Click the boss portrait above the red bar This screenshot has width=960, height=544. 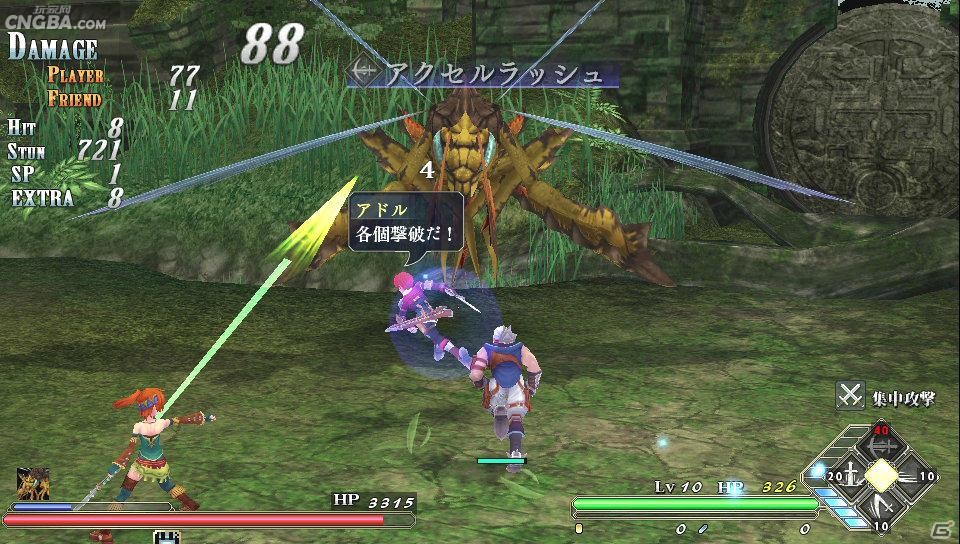pos(33,483)
